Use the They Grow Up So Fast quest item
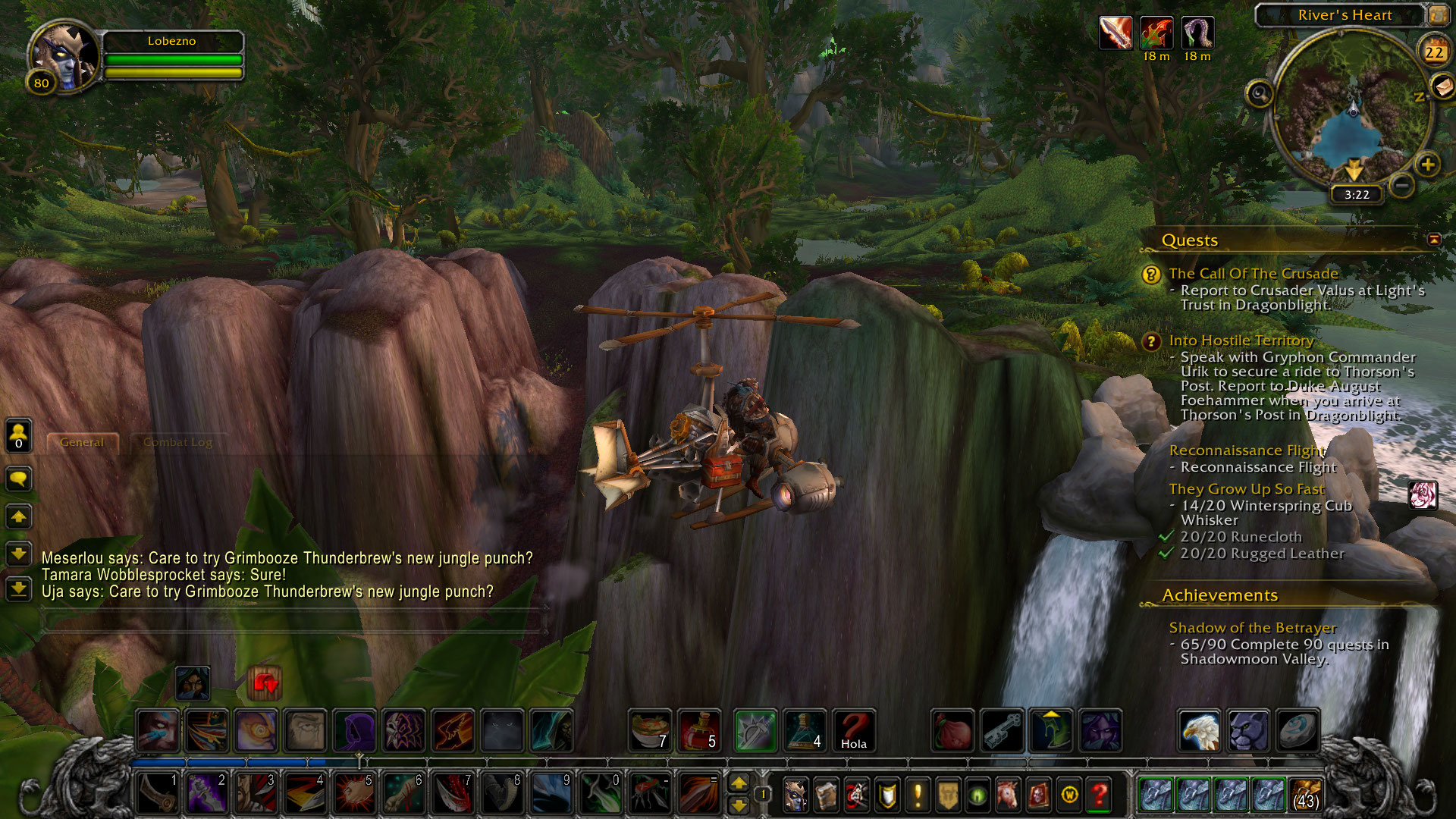Screen dimensions: 1456x819 pos(1423,495)
